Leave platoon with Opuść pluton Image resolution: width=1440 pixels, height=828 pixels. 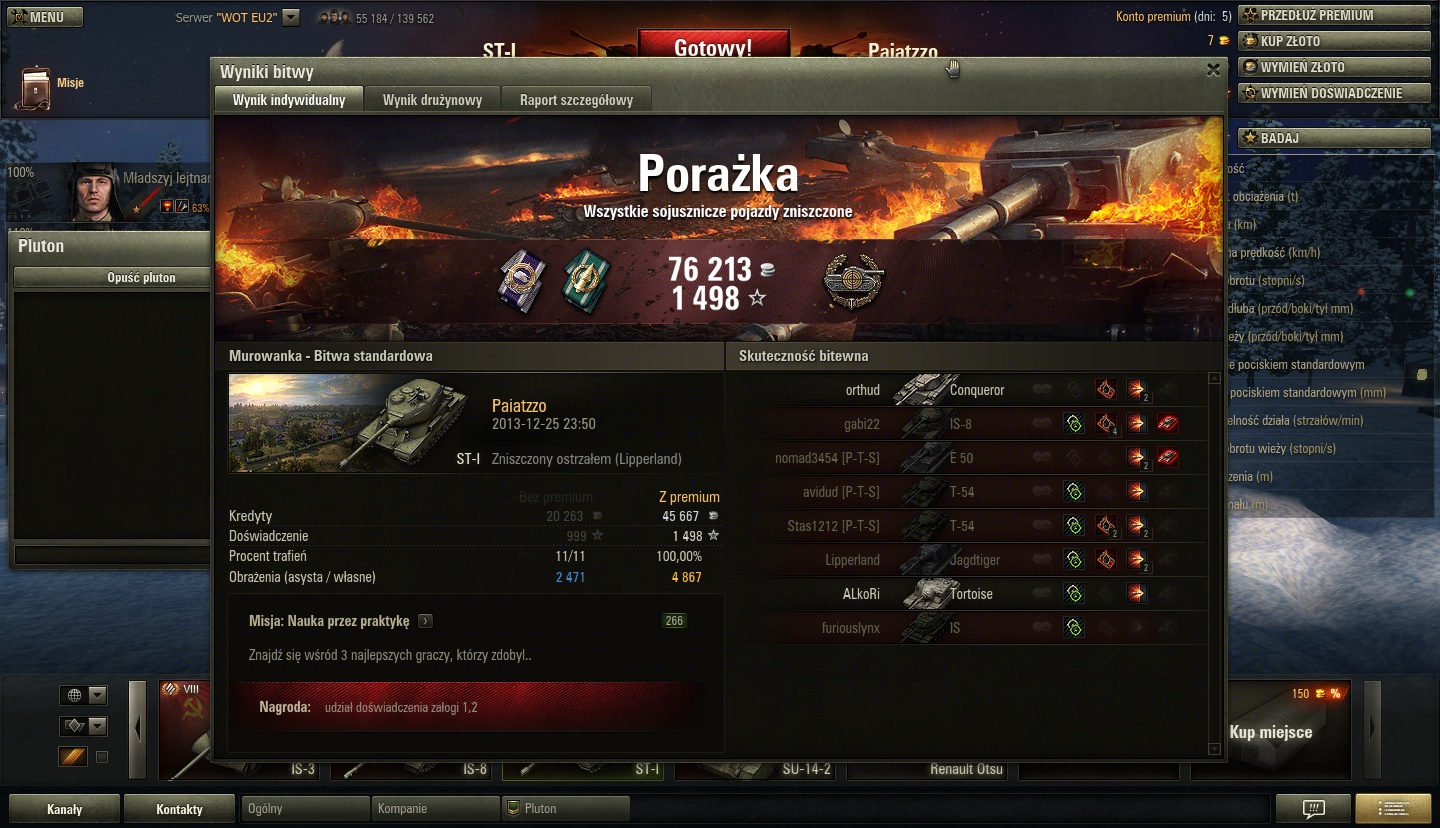point(141,278)
